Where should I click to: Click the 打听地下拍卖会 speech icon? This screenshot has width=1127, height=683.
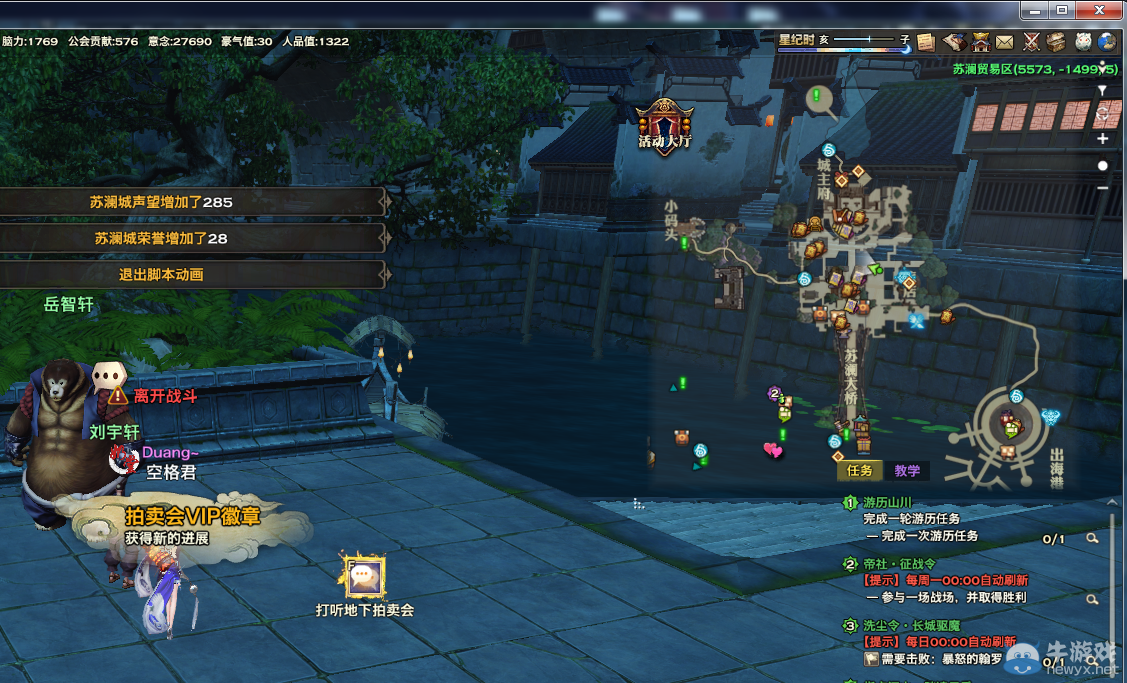pyautogui.click(x=364, y=577)
